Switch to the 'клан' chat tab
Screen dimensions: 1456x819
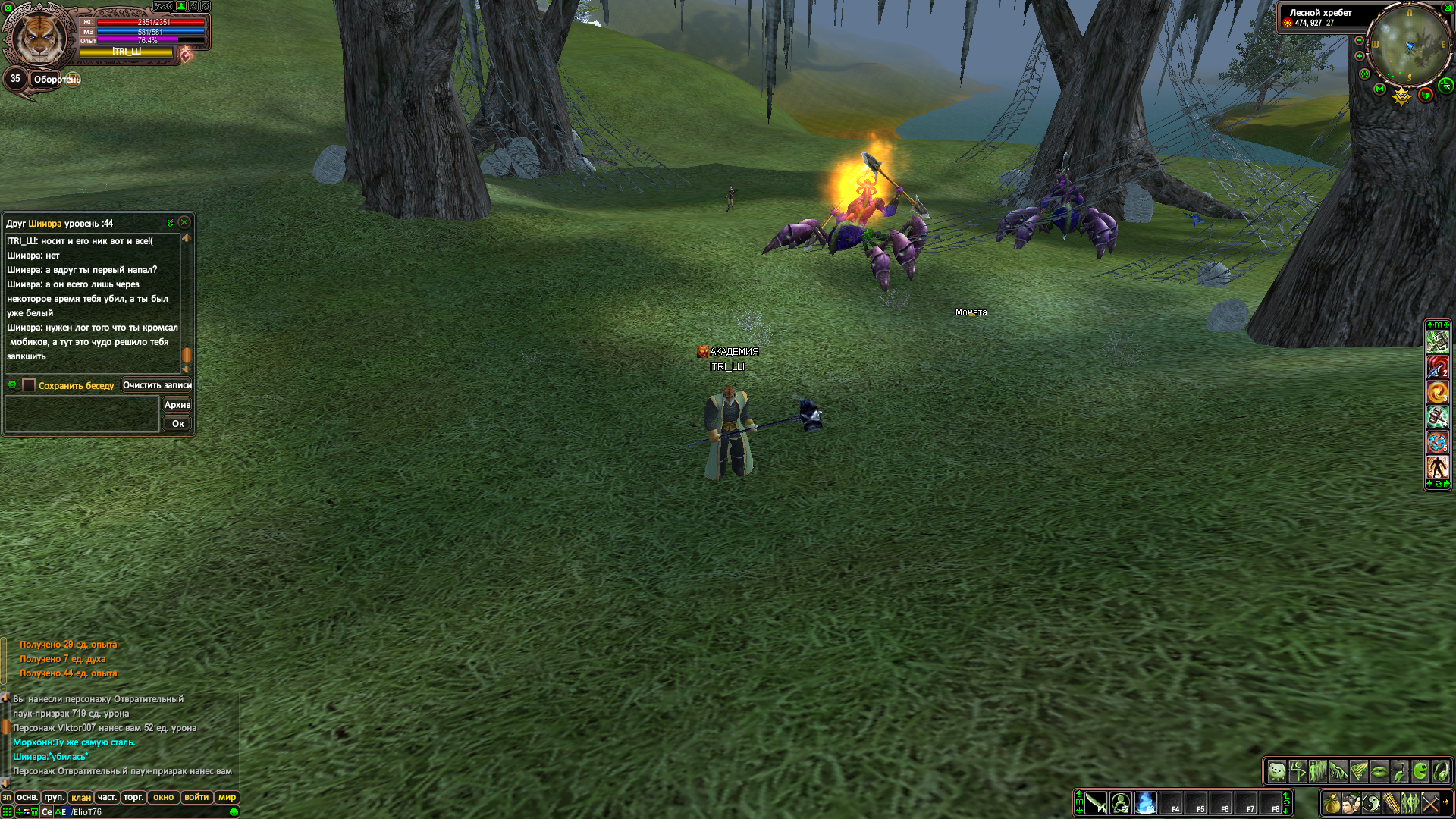[x=81, y=797]
